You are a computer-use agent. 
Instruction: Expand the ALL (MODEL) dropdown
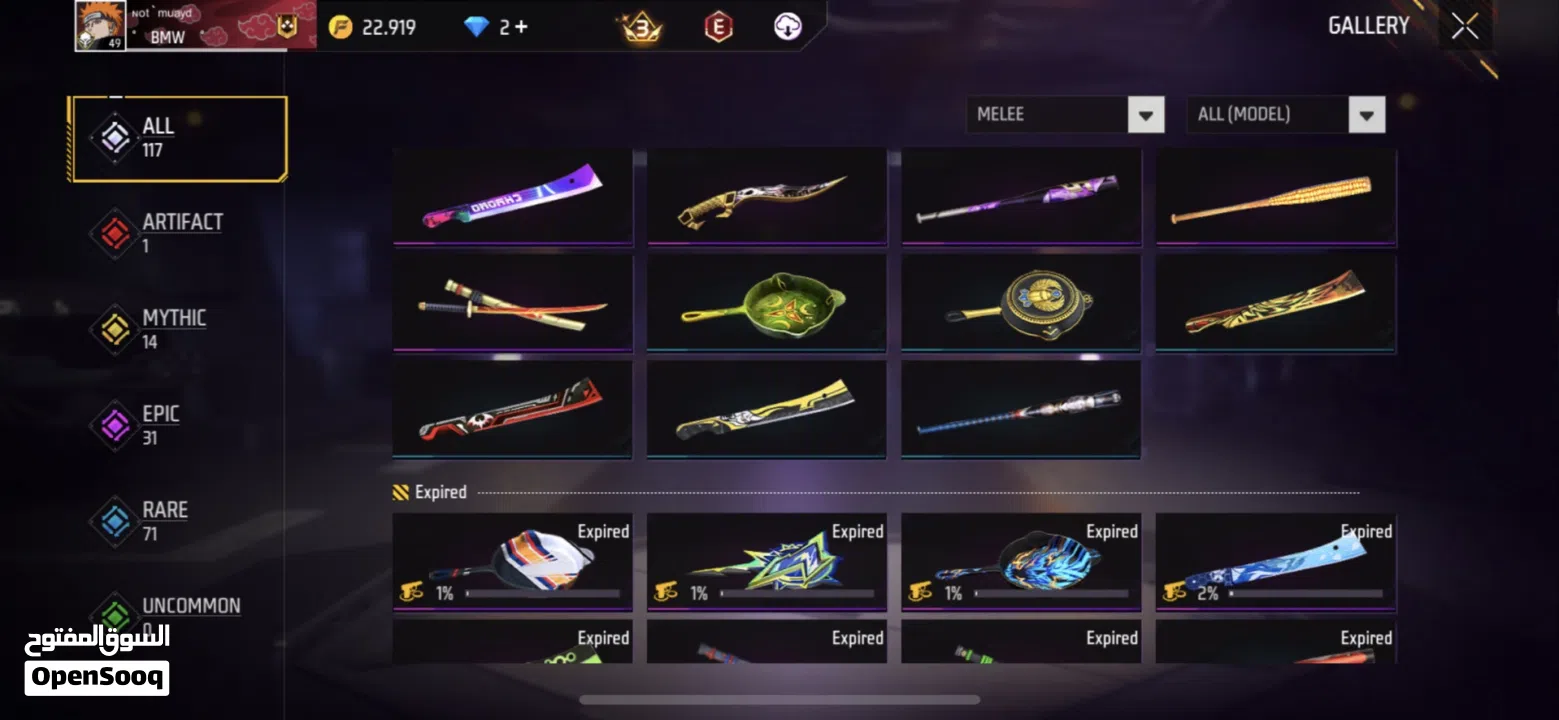1286,114
